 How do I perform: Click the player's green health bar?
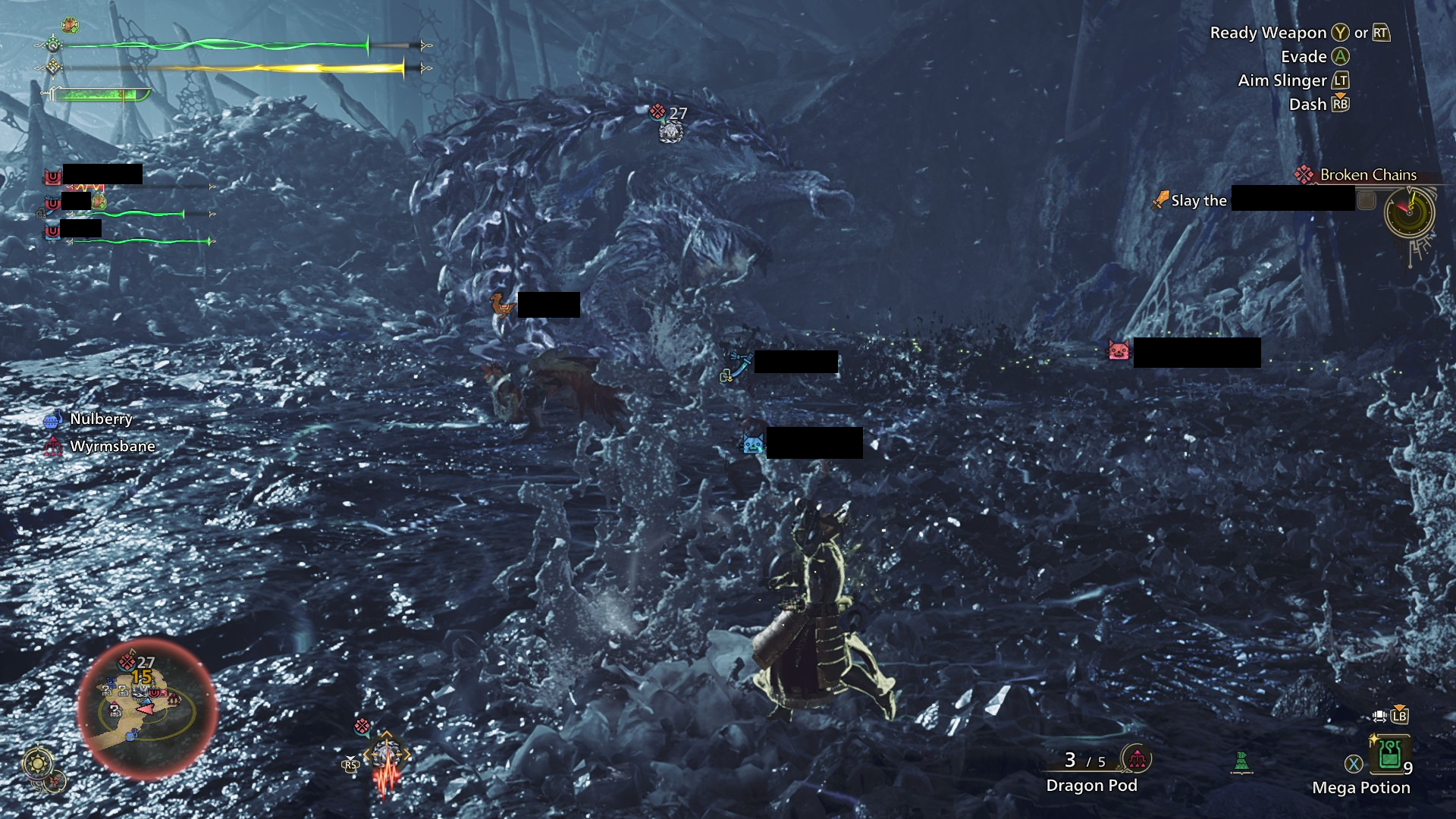tap(212, 43)
